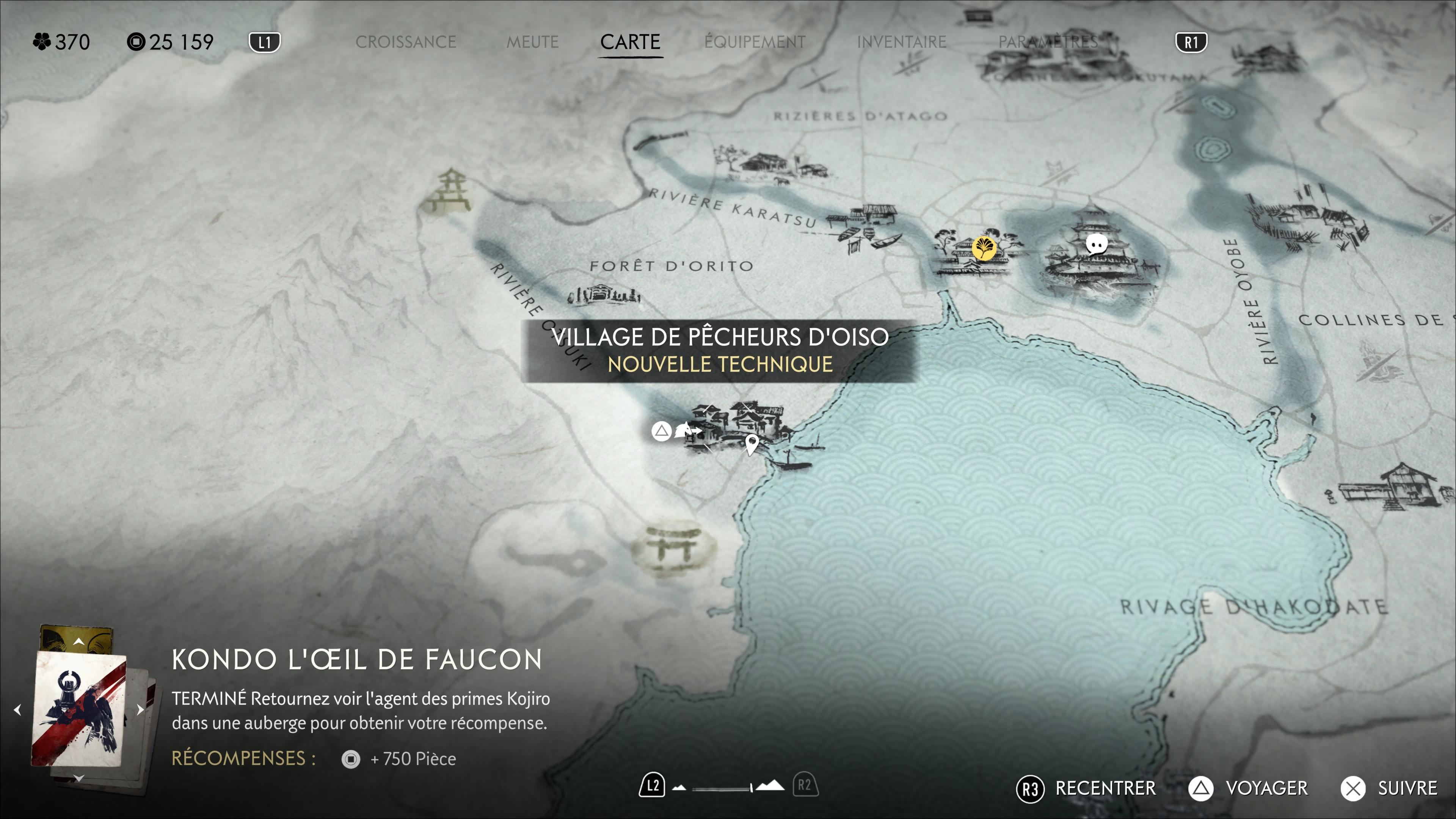Image resolution: width=1456 pixels, height=819 pixels.
Task: Click the white speech bubble map marker
Action: coord(1097,244)
